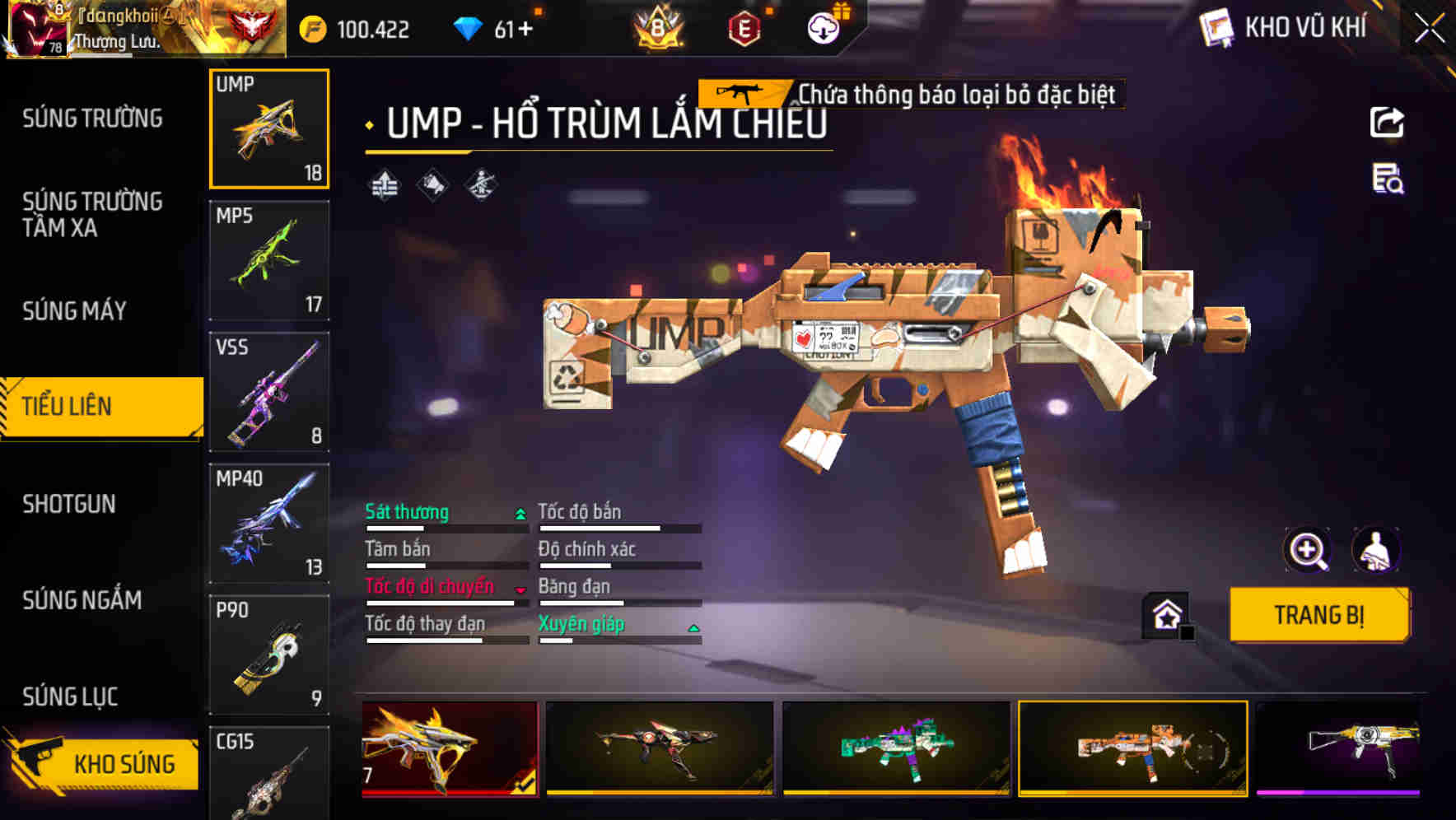
Task: Switch to the SÚNG NGẮM category
Action: 82,600
